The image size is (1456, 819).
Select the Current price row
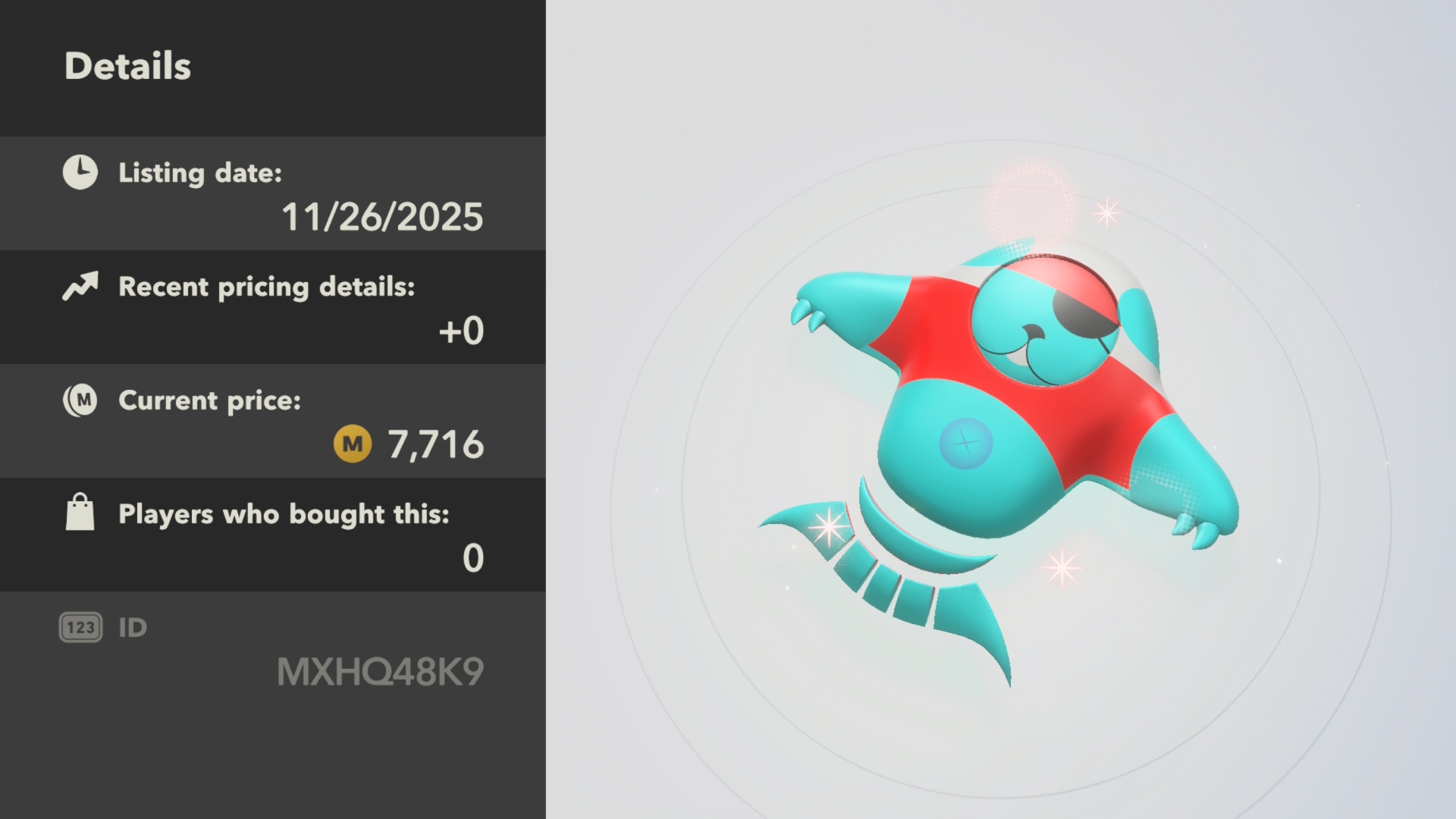point(273,422)
